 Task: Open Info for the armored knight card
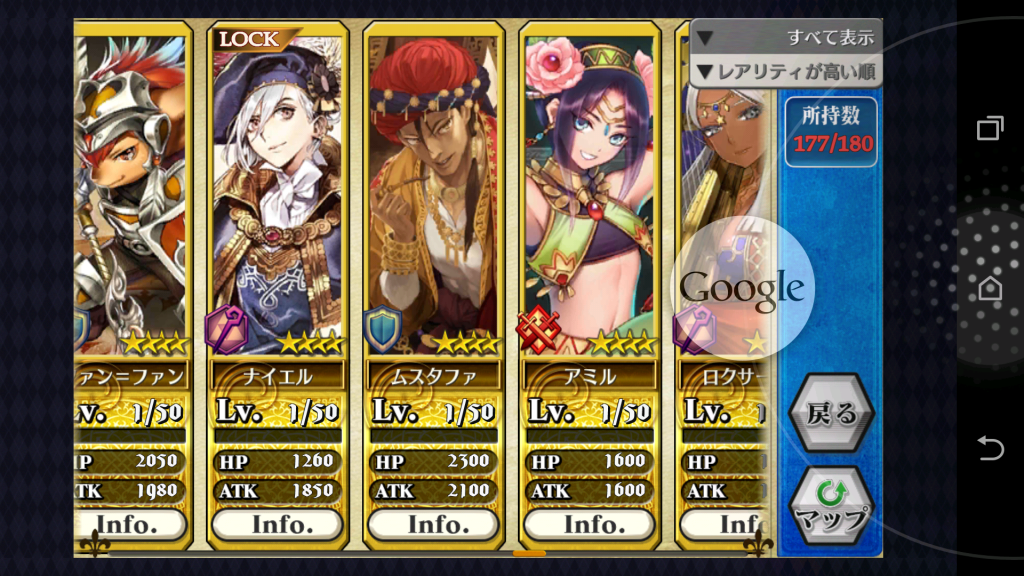(x=130, y=524)
